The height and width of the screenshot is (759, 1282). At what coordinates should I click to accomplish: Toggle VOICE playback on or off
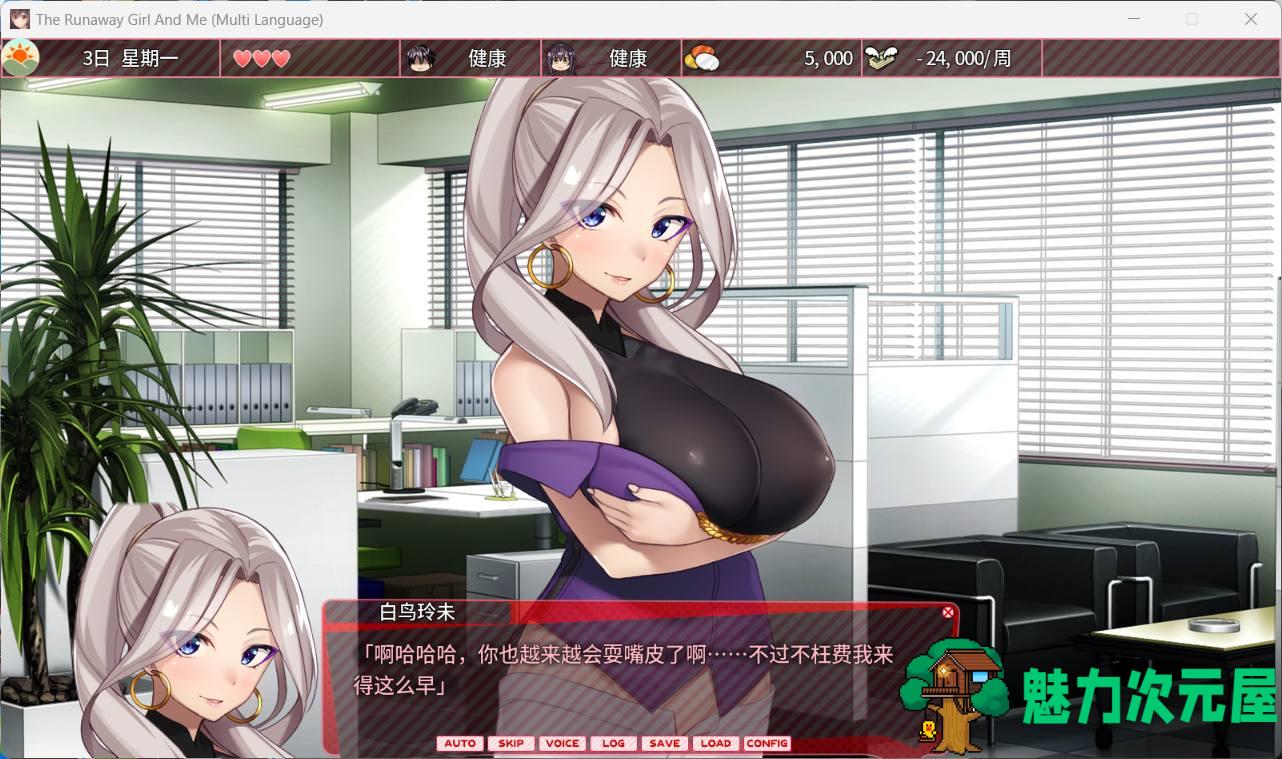tap(562, 743)
